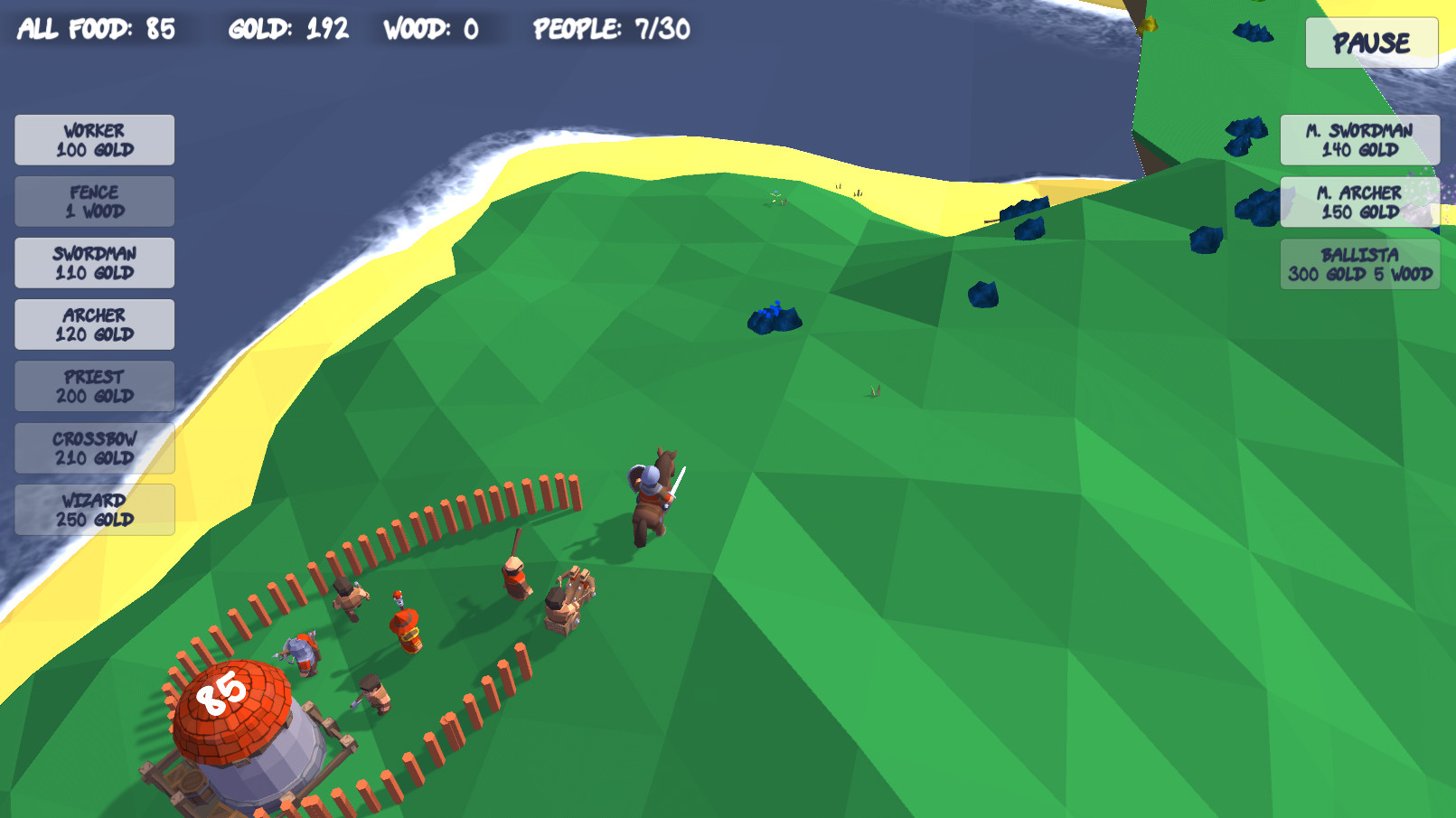Build a Ballista with gold and wood
The image size is (1456, 818).
[1359, 264]
